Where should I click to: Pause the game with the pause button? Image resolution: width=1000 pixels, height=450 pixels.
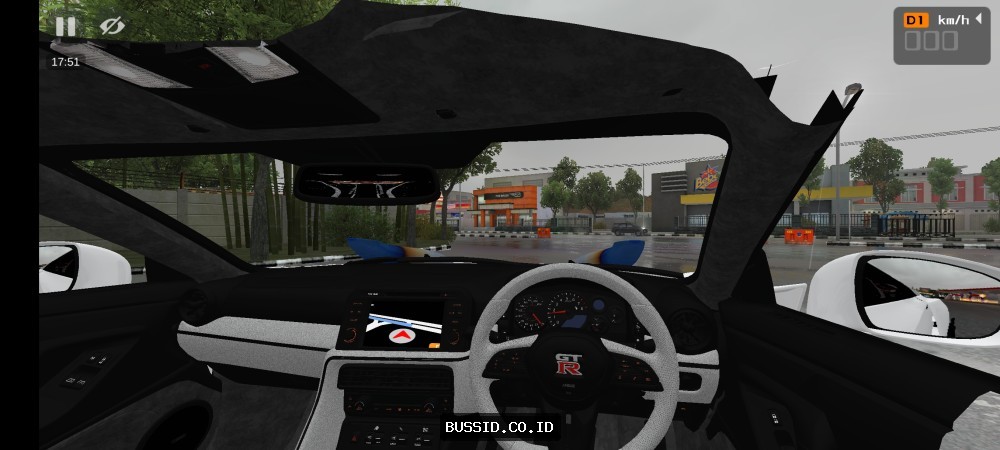65,26
